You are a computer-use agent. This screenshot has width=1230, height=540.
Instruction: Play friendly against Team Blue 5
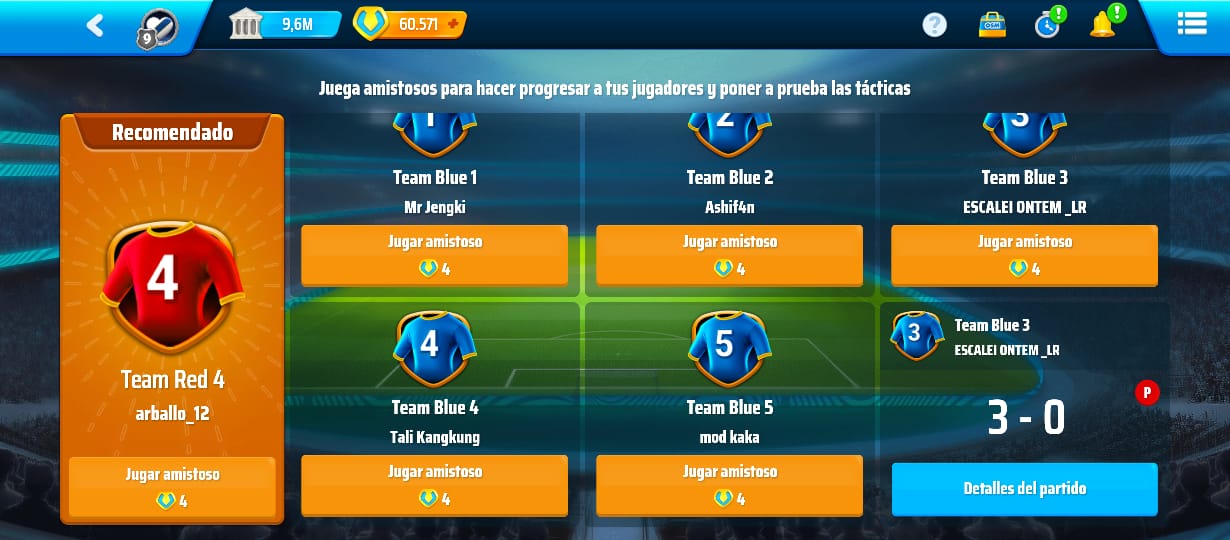point(729,484)
